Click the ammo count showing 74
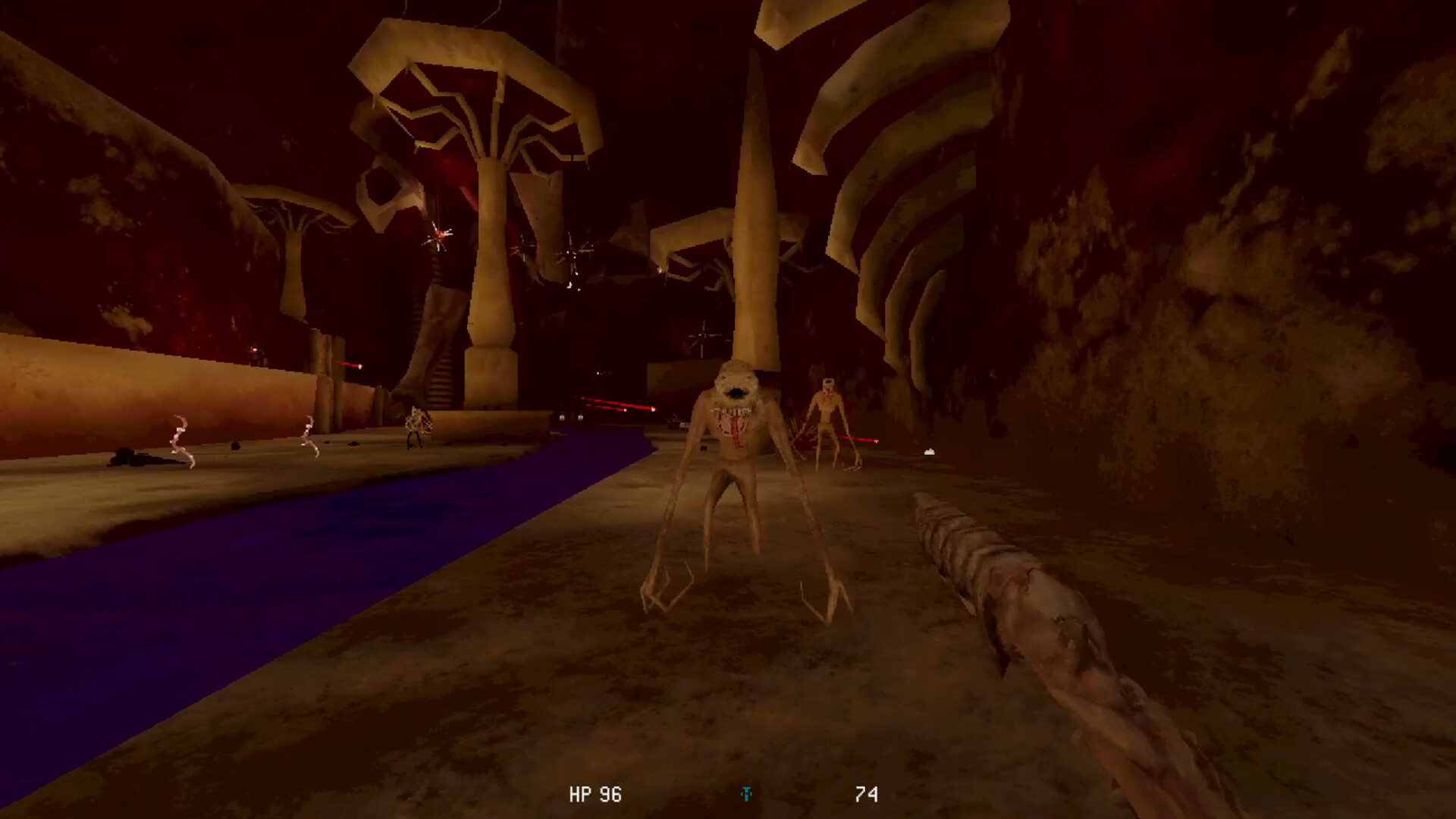Screen dimensions: 1456x819 868,795
